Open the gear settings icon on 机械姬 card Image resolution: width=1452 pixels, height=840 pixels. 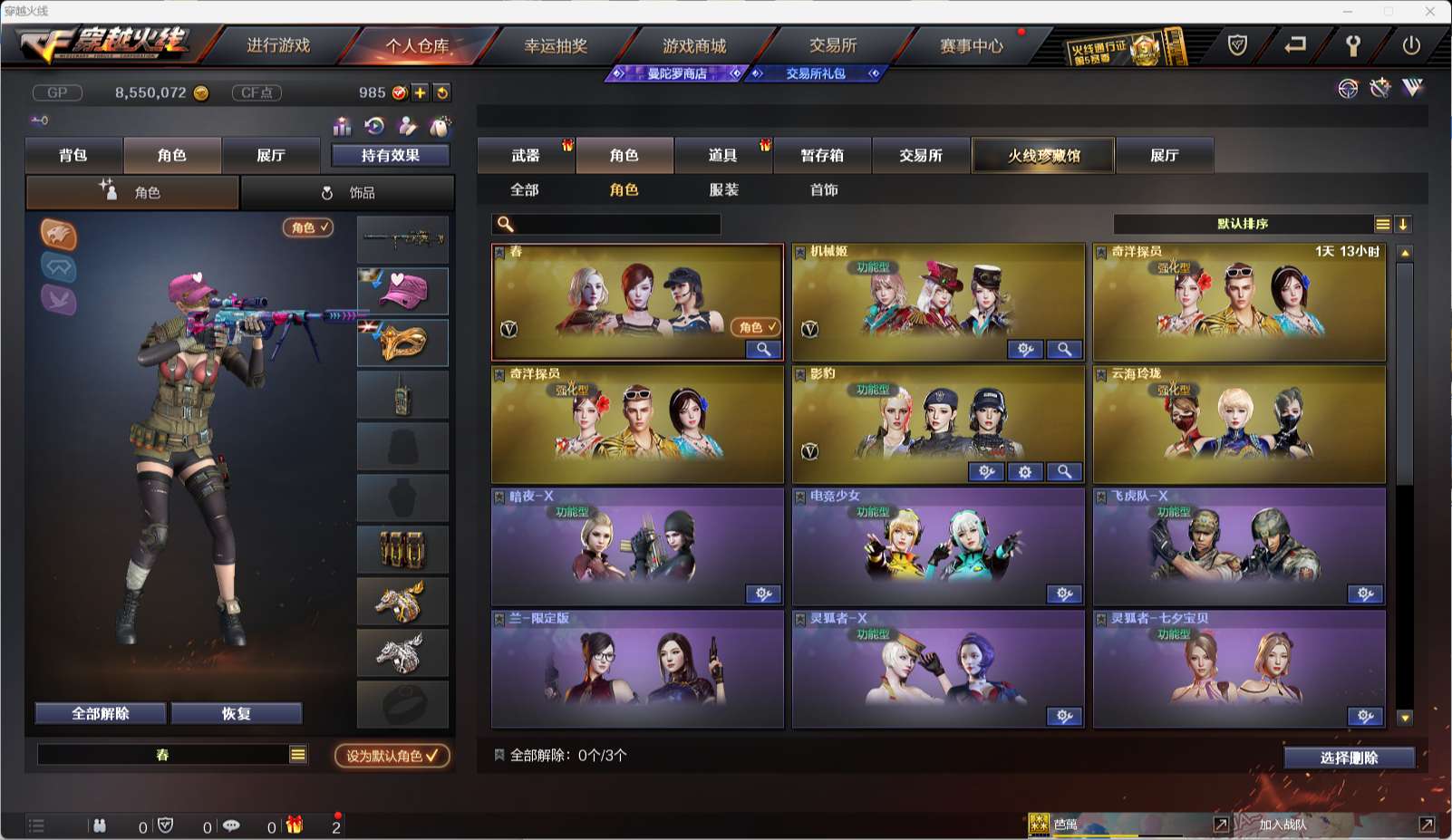click(1024, 349)
